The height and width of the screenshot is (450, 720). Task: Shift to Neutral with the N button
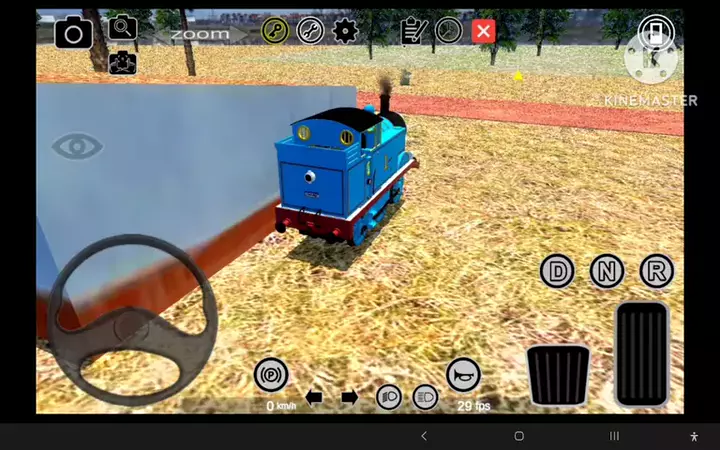[x=607, y=270]
